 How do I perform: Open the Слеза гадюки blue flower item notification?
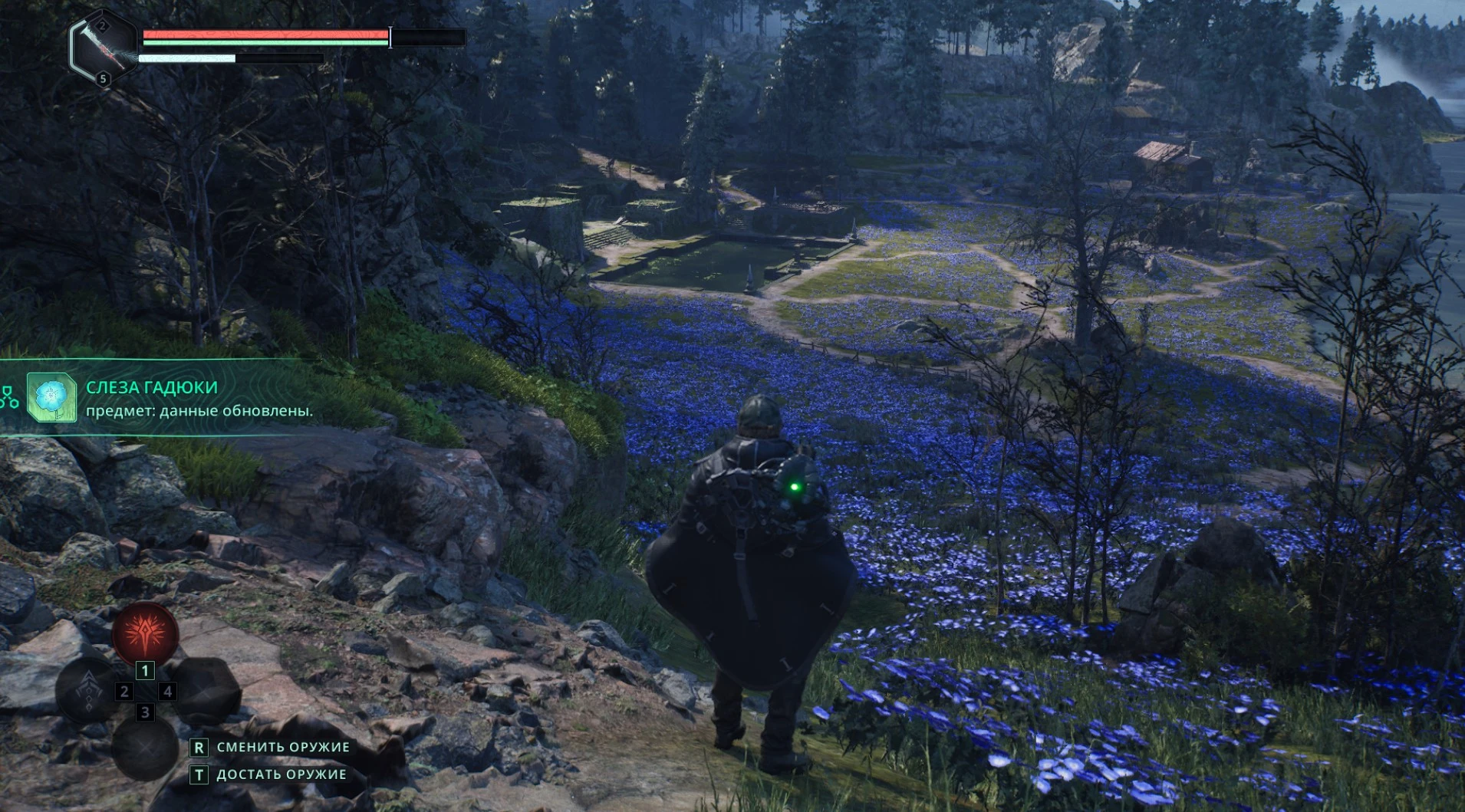coord(51,397)
